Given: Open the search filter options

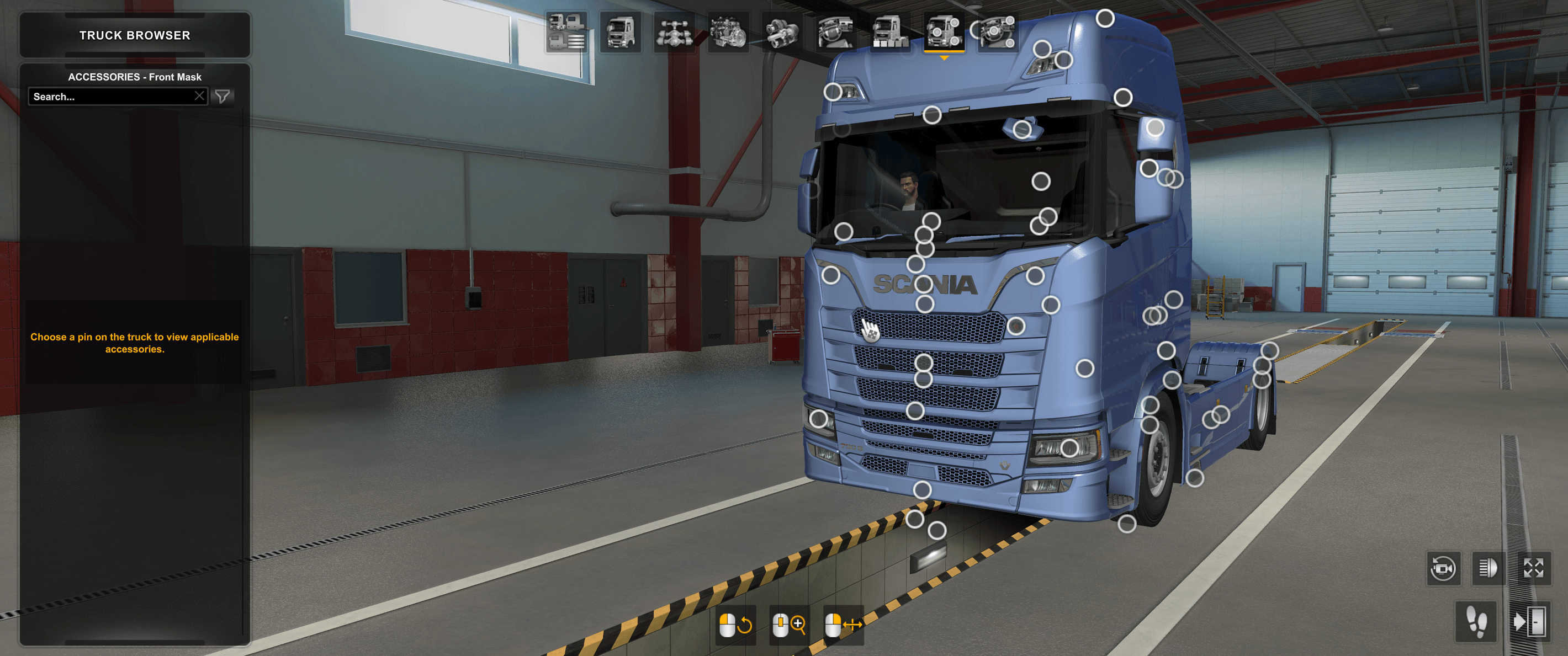Looking at the screenshot, I should tap(223, 96).
